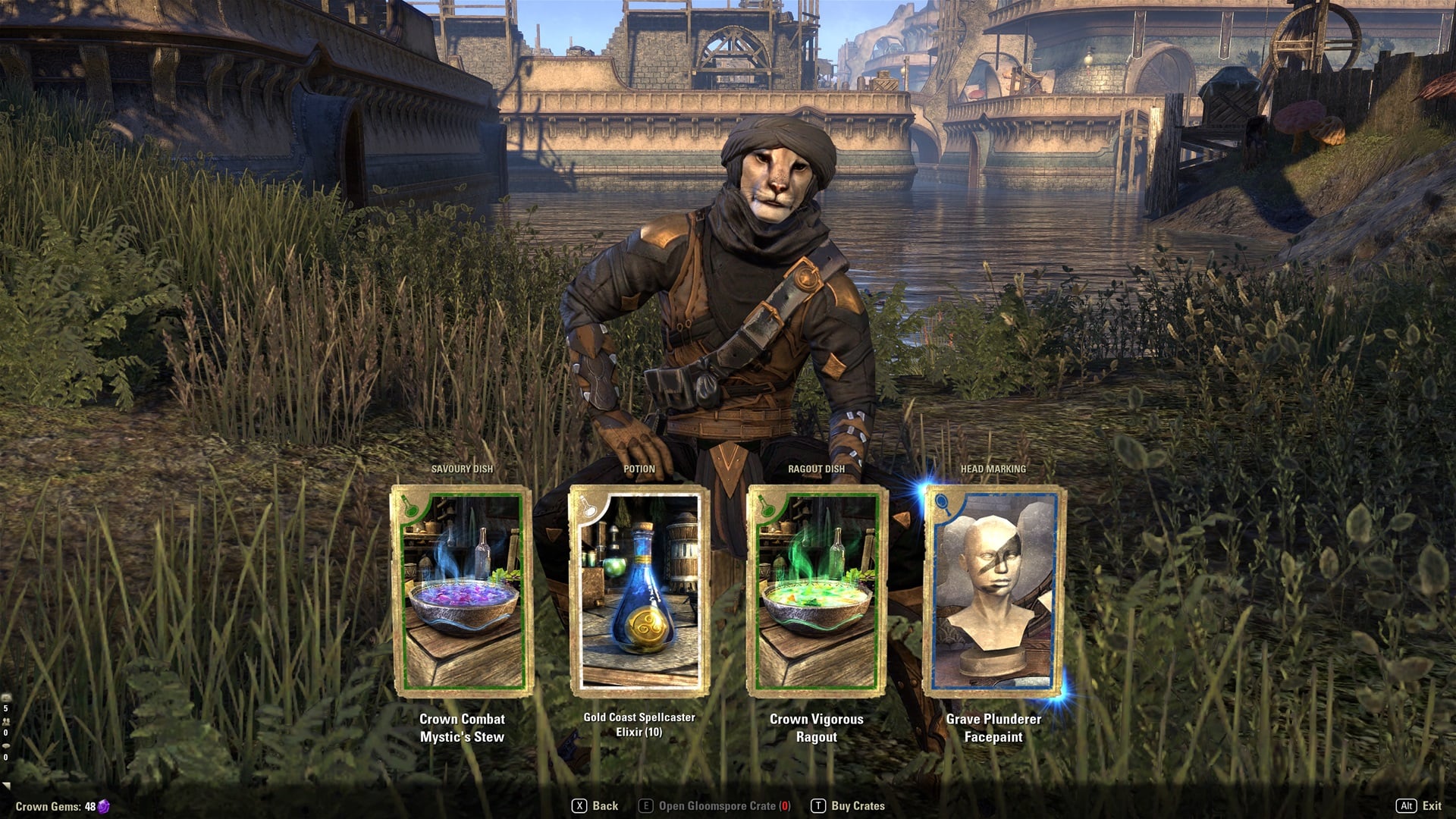The height and width of the screenshot is (819, 1456).
Task: Choose the Gold Coast Spellcaster Elixir card
Action: [639, 591]
